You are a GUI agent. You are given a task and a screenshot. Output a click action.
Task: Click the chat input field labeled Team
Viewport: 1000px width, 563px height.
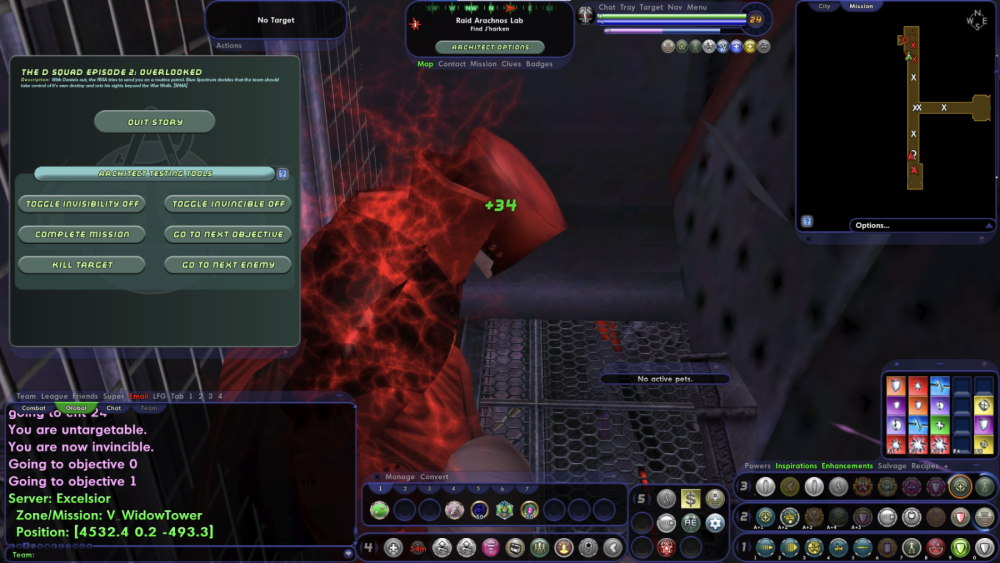tap(180, 553)
